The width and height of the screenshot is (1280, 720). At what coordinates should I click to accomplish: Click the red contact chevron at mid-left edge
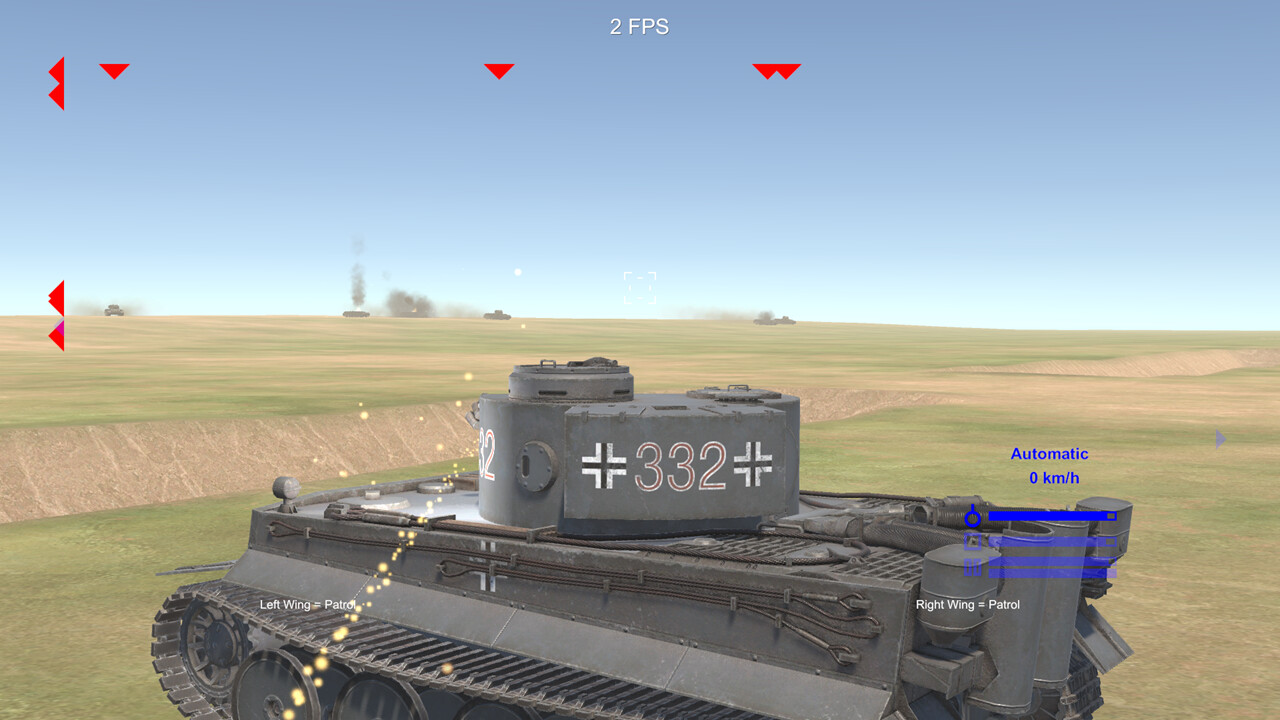point(56,297)
